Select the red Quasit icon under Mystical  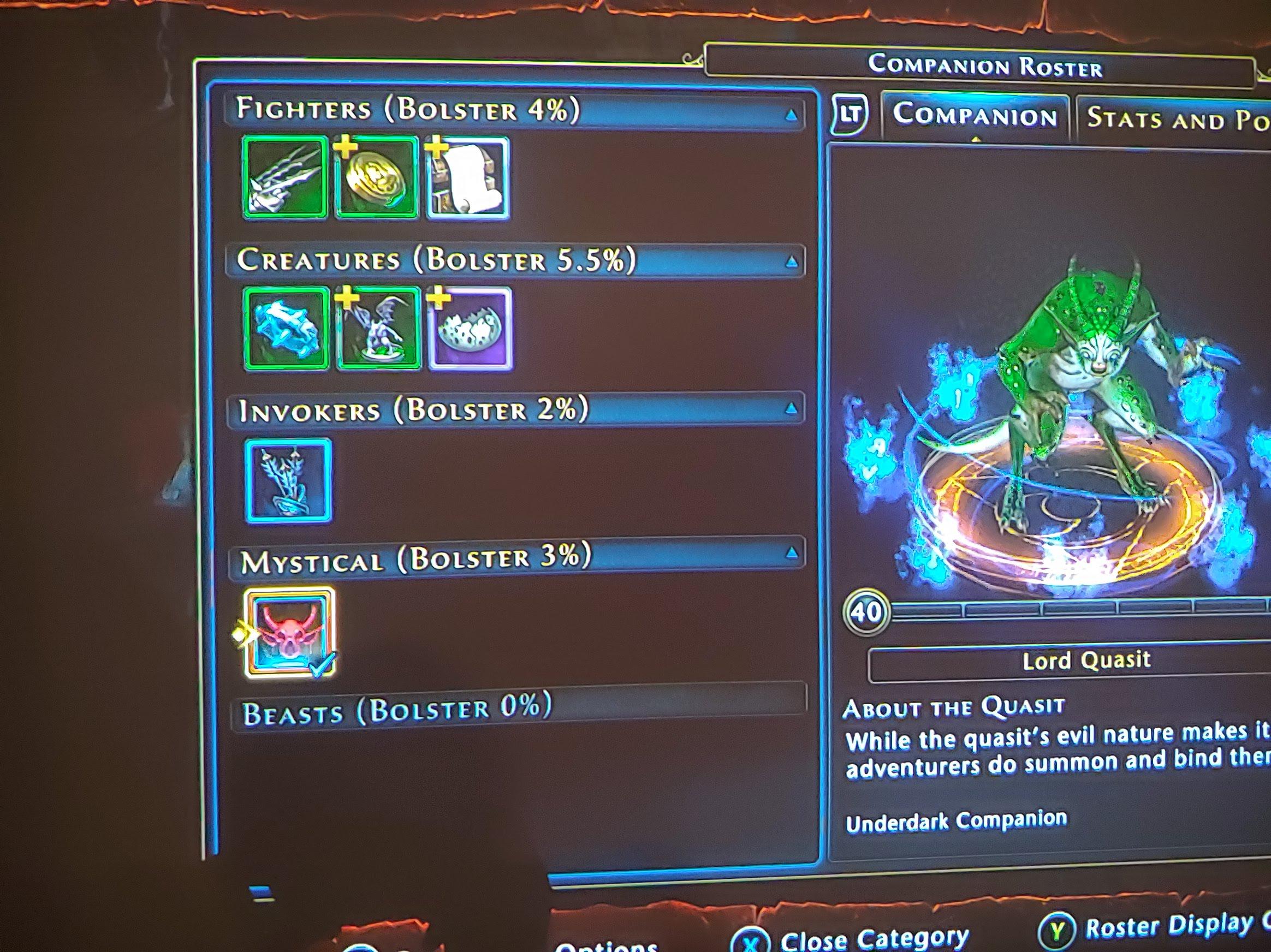290,632
